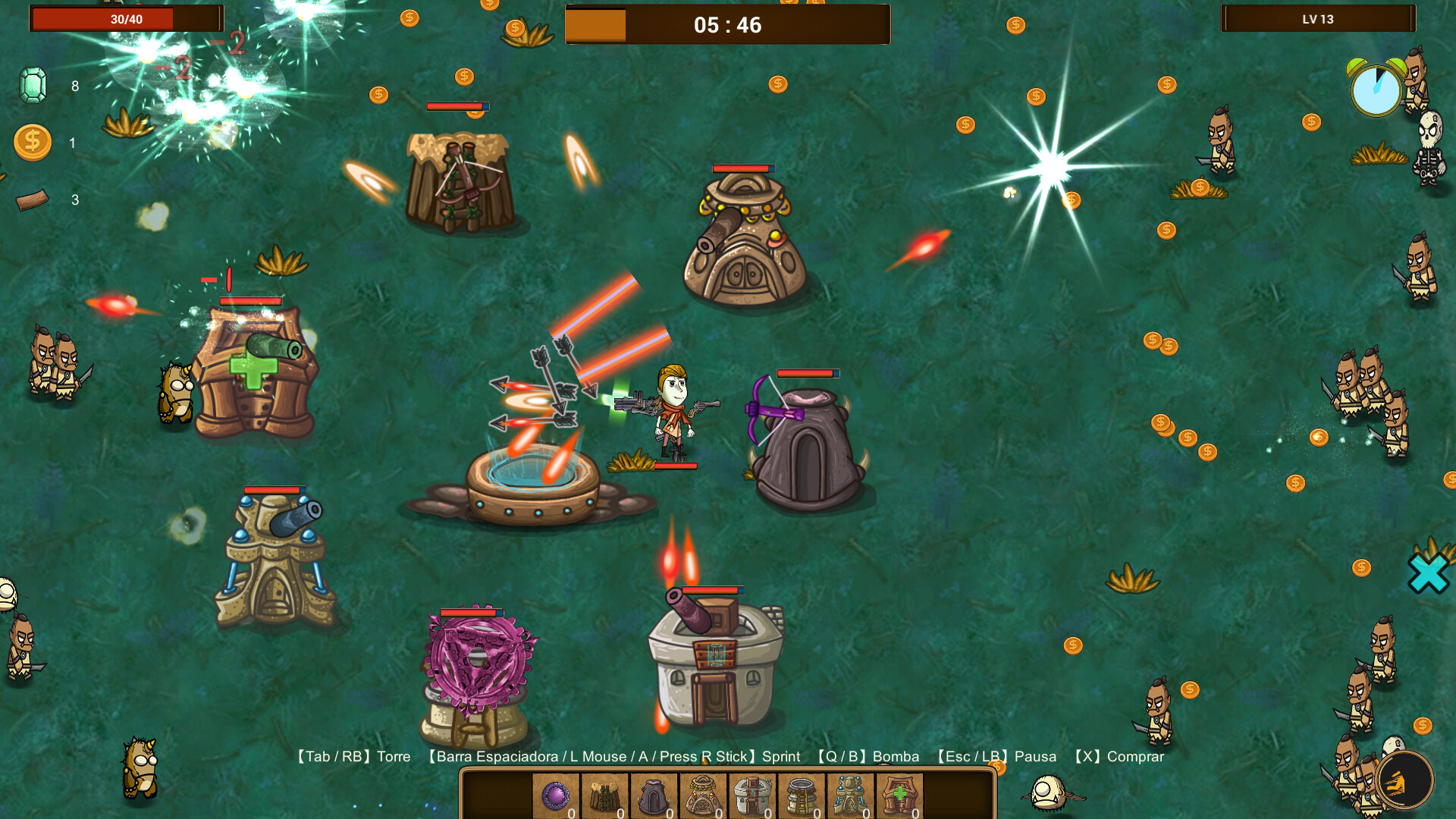Activate the round sprint dash icon
This screenshot has height=819, width=1456.
pyautogui.click(x=1404, y=780)
